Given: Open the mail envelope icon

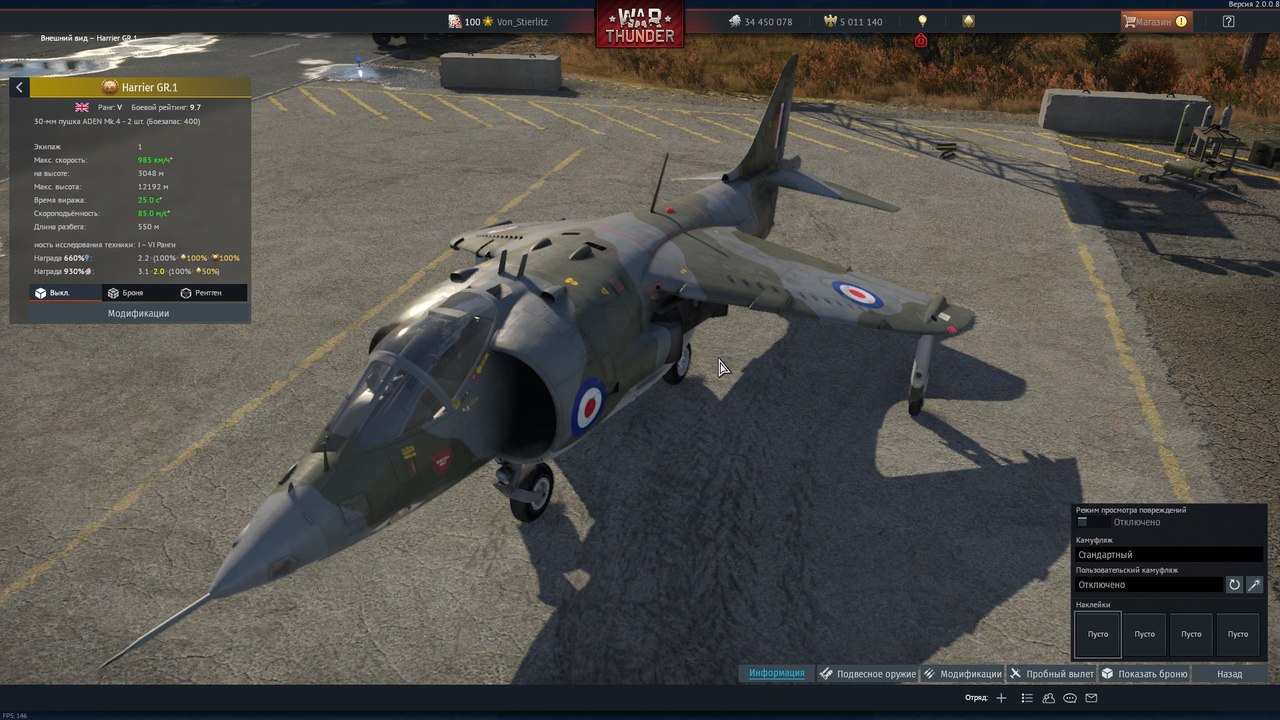Looking at the screenshot, I should coord(1091,698).
